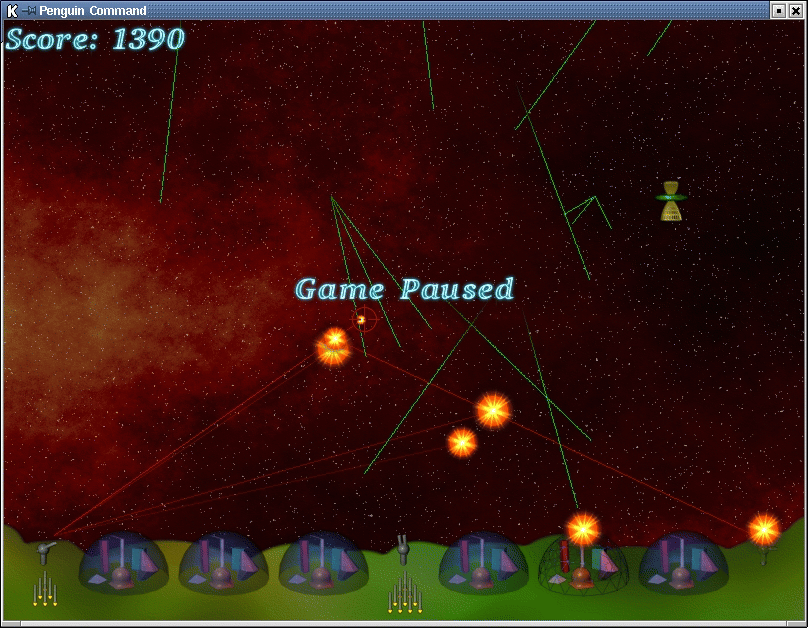Toggle the title bar pin icon

(x=28, y=10)
